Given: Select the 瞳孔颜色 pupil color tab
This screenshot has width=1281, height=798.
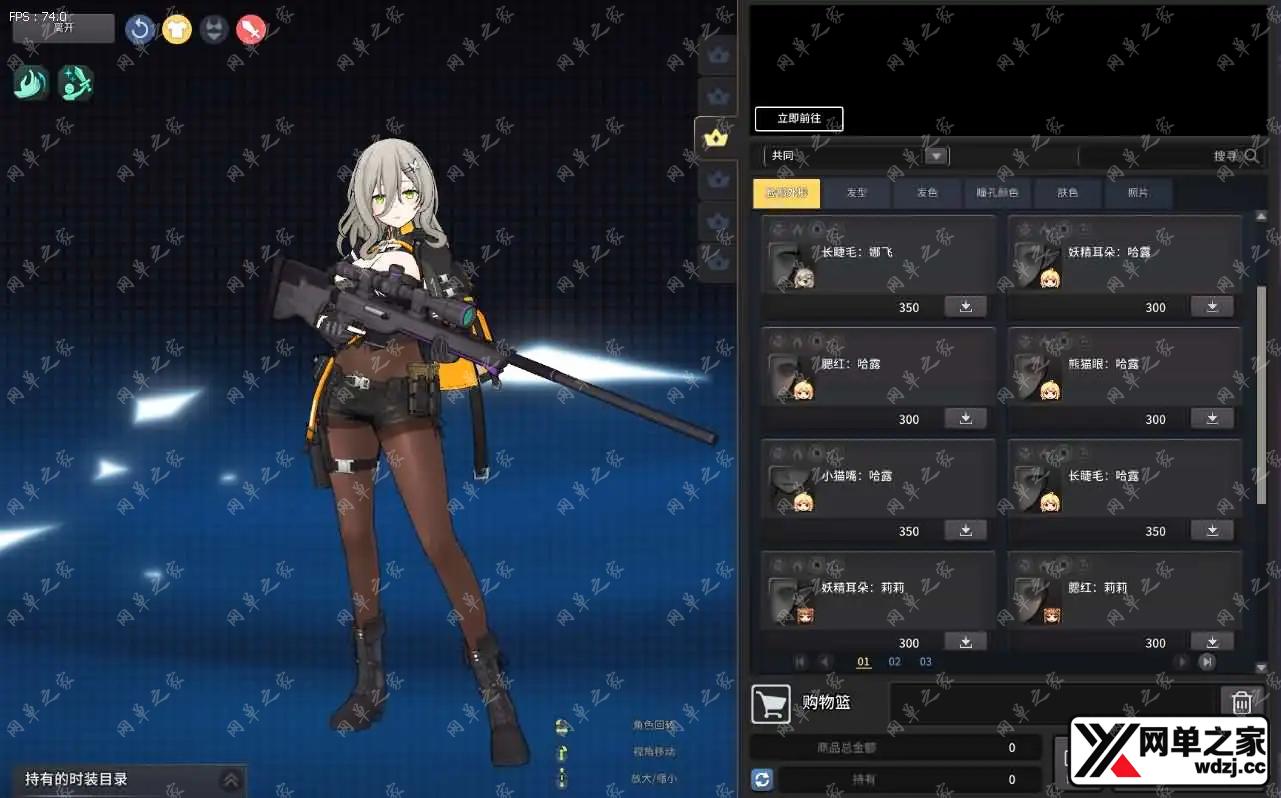Looking at the screenshot, I should tap(997, 193).
